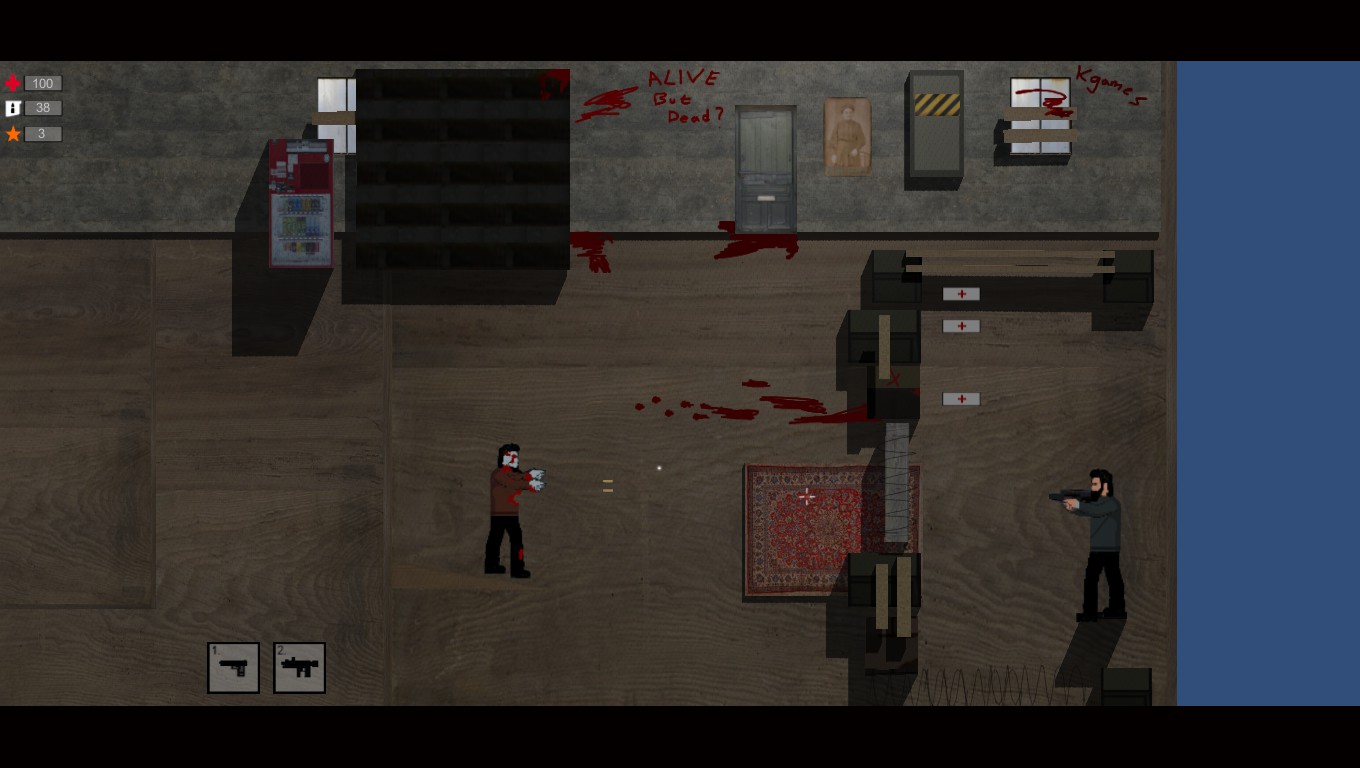Click the lowest medkit pickup near the rug
The image size is (1360, 768).
click(x=960, y=398)
